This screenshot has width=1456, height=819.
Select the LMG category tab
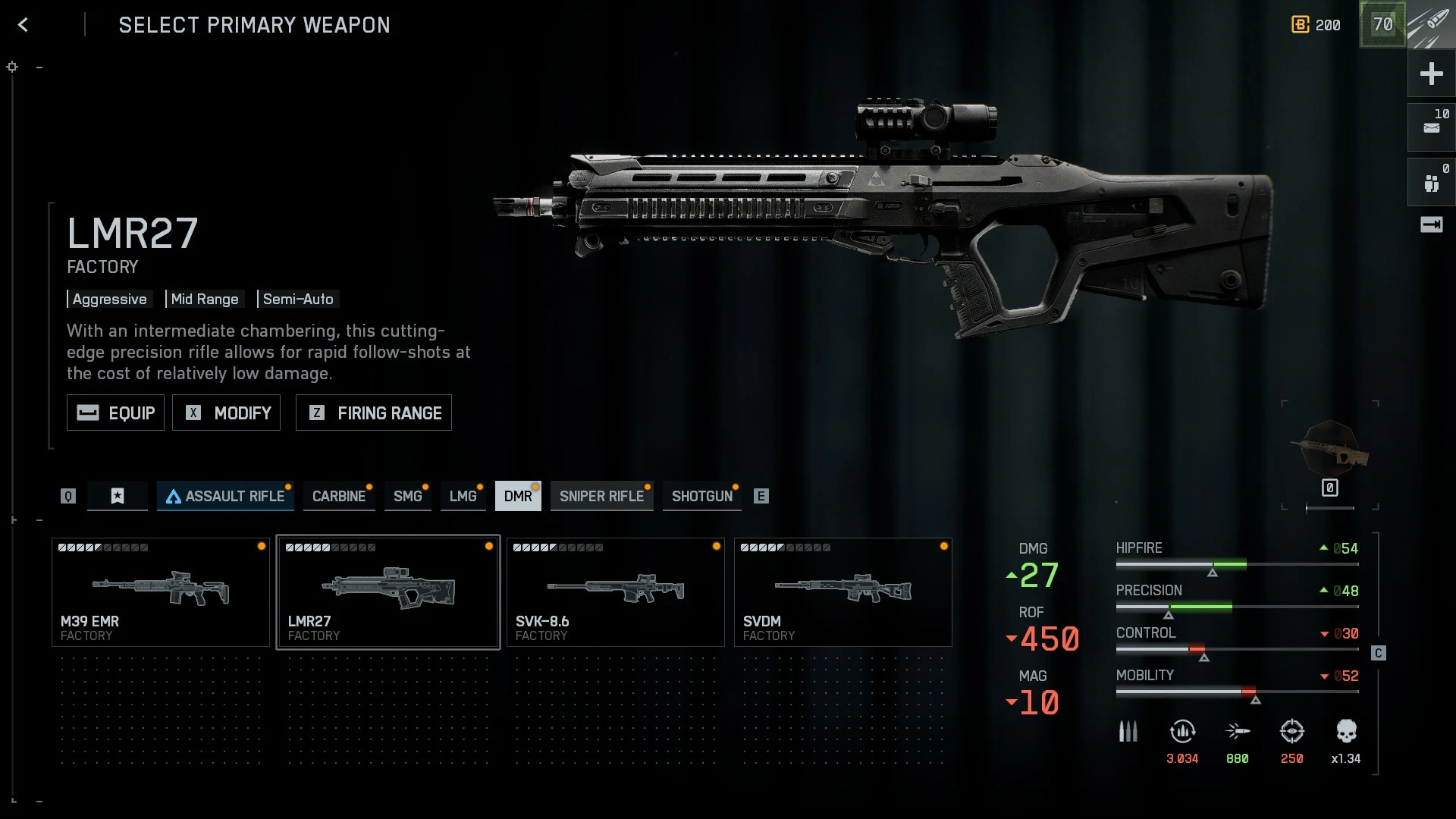(463, 496)
